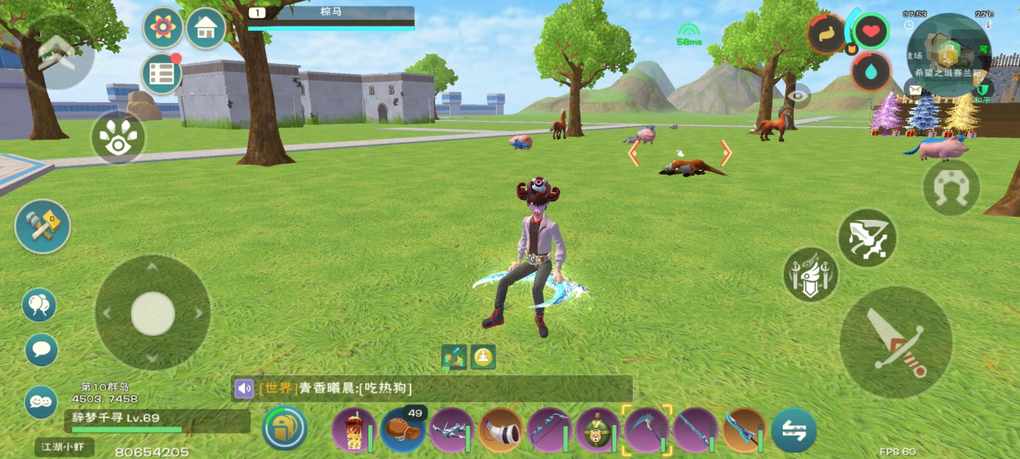Viewport: 1020px width, 459px height.
Task: Tap the swap arrows button beside hotbar
Action: tap(794, 430)
